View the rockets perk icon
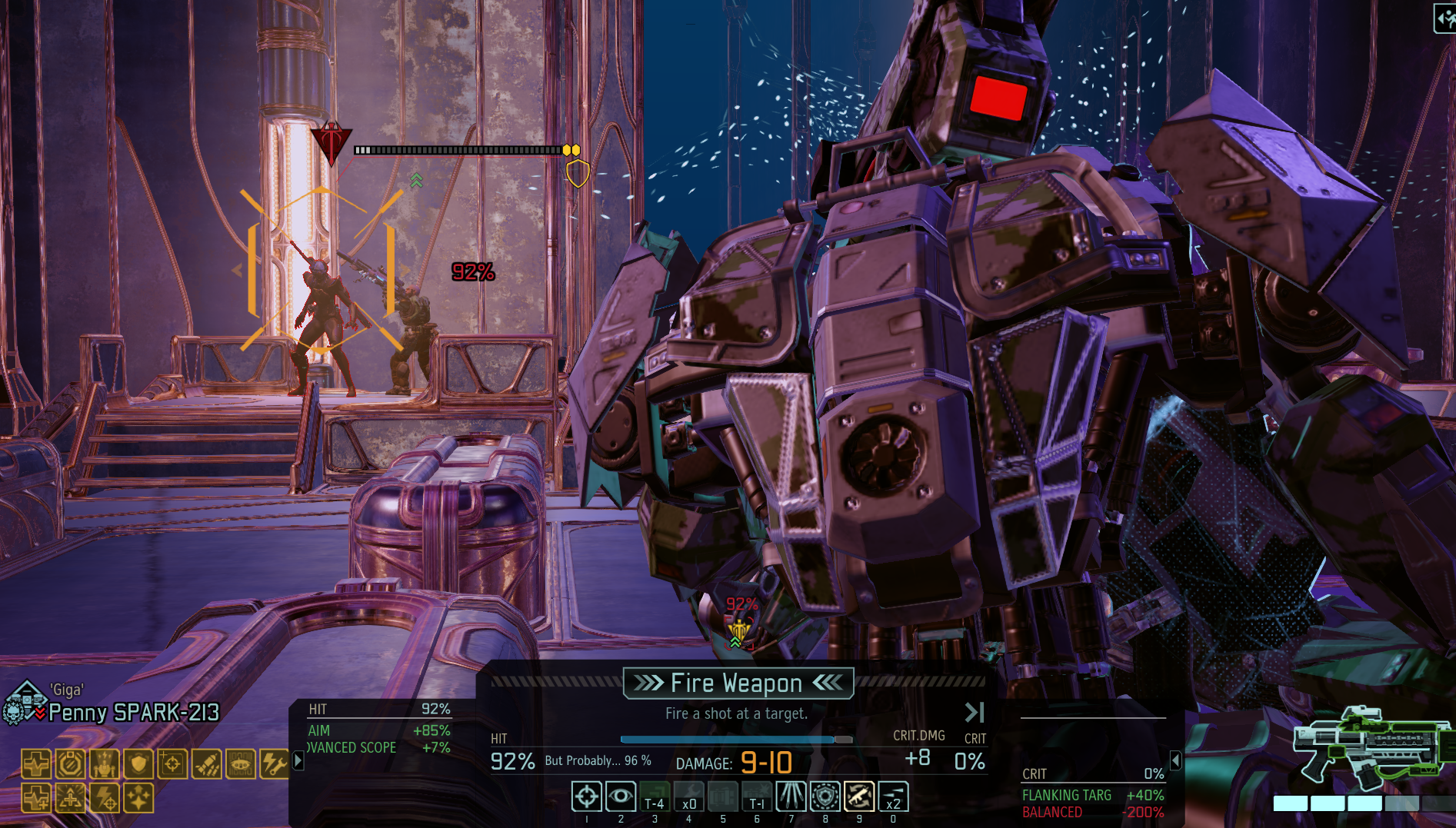 [207, 764]
